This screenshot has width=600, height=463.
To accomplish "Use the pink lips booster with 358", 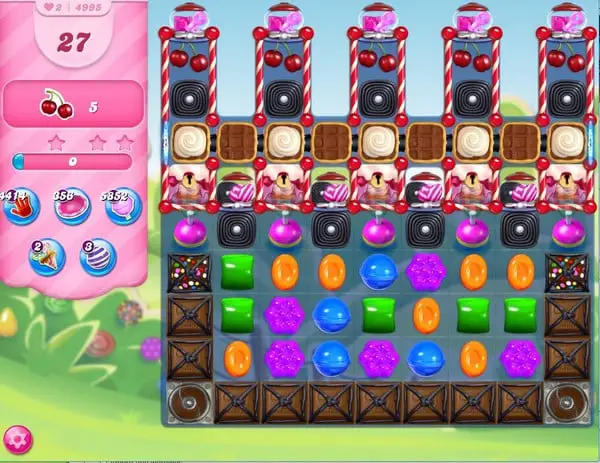I will 71,207.
